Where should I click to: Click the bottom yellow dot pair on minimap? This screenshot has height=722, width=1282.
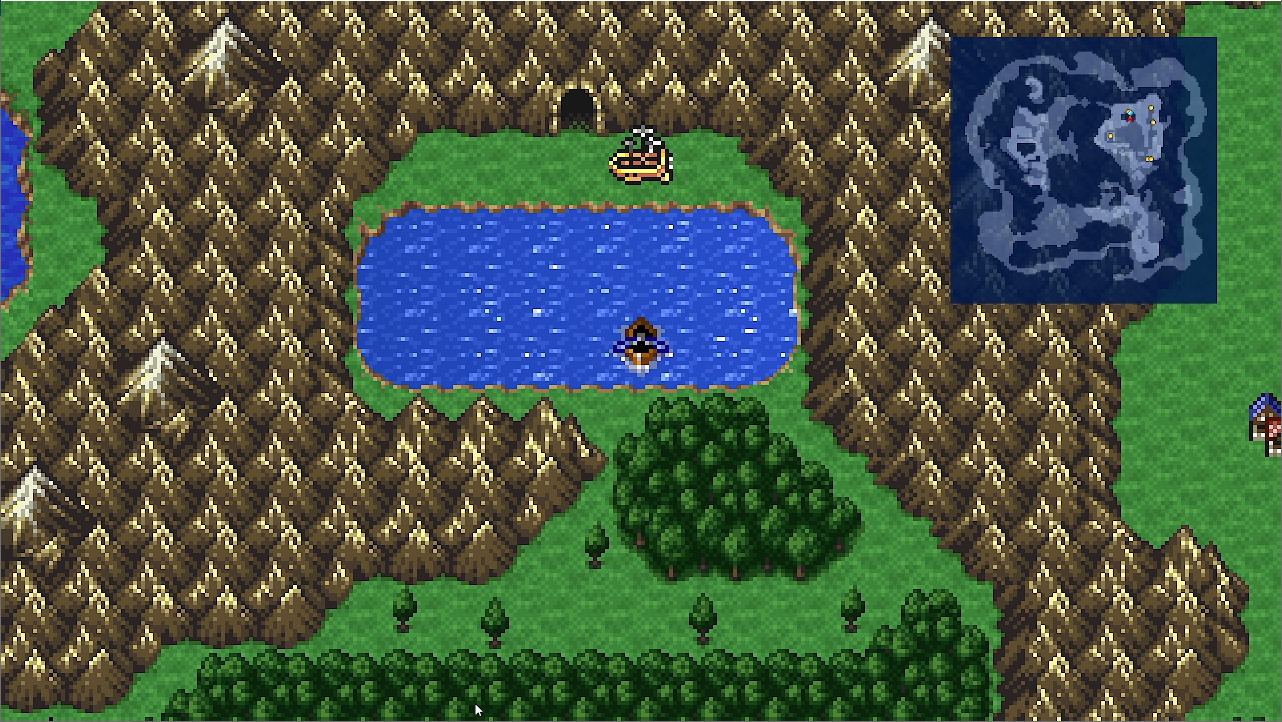click(x=1149, y=158)
